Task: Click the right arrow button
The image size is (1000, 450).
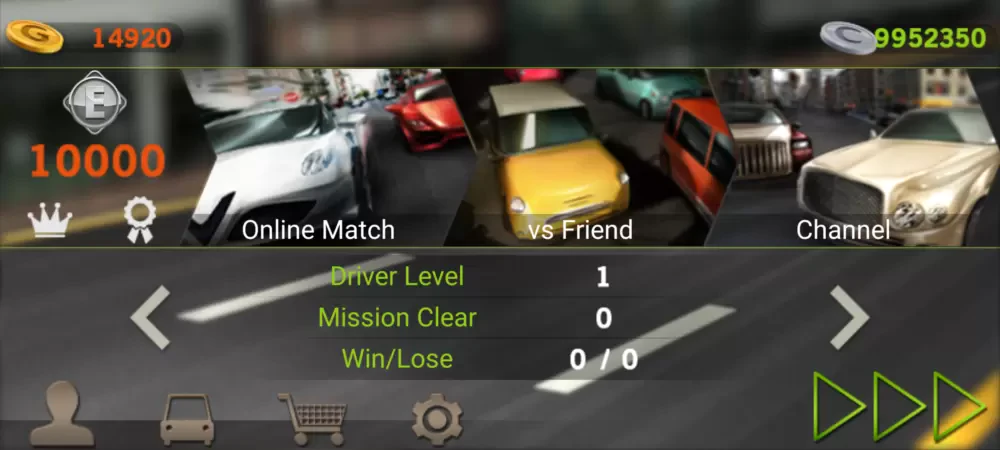Action: 849,317
